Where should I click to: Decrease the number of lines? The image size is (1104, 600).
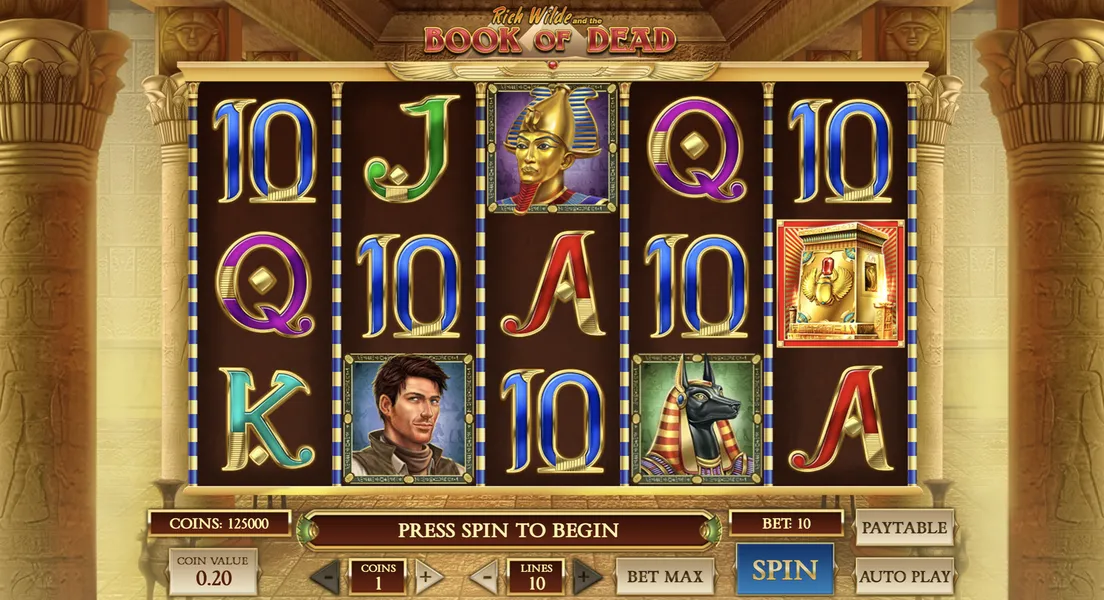click(x=484, y=576)
